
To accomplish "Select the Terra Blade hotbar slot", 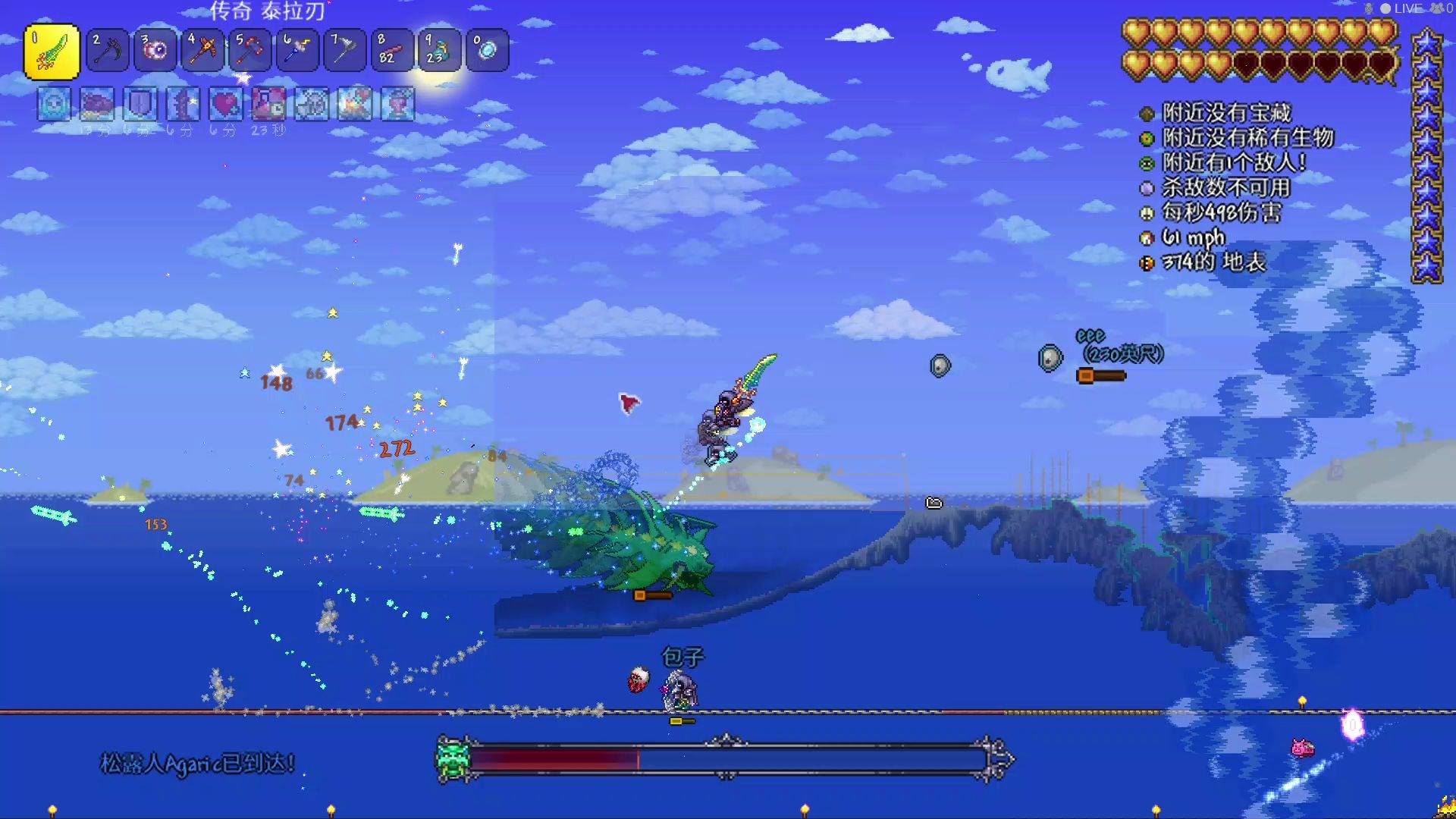I will [x=52, y=52].
